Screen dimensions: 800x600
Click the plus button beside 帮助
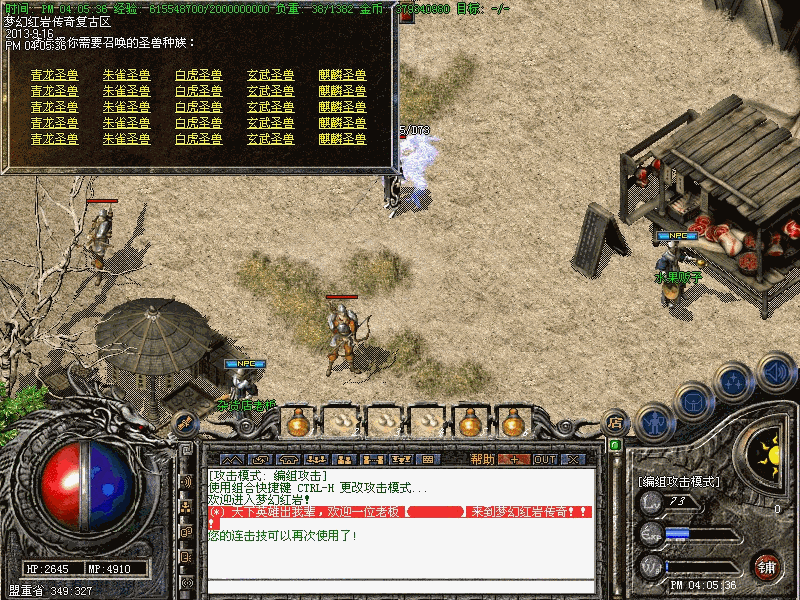(513, 459)
